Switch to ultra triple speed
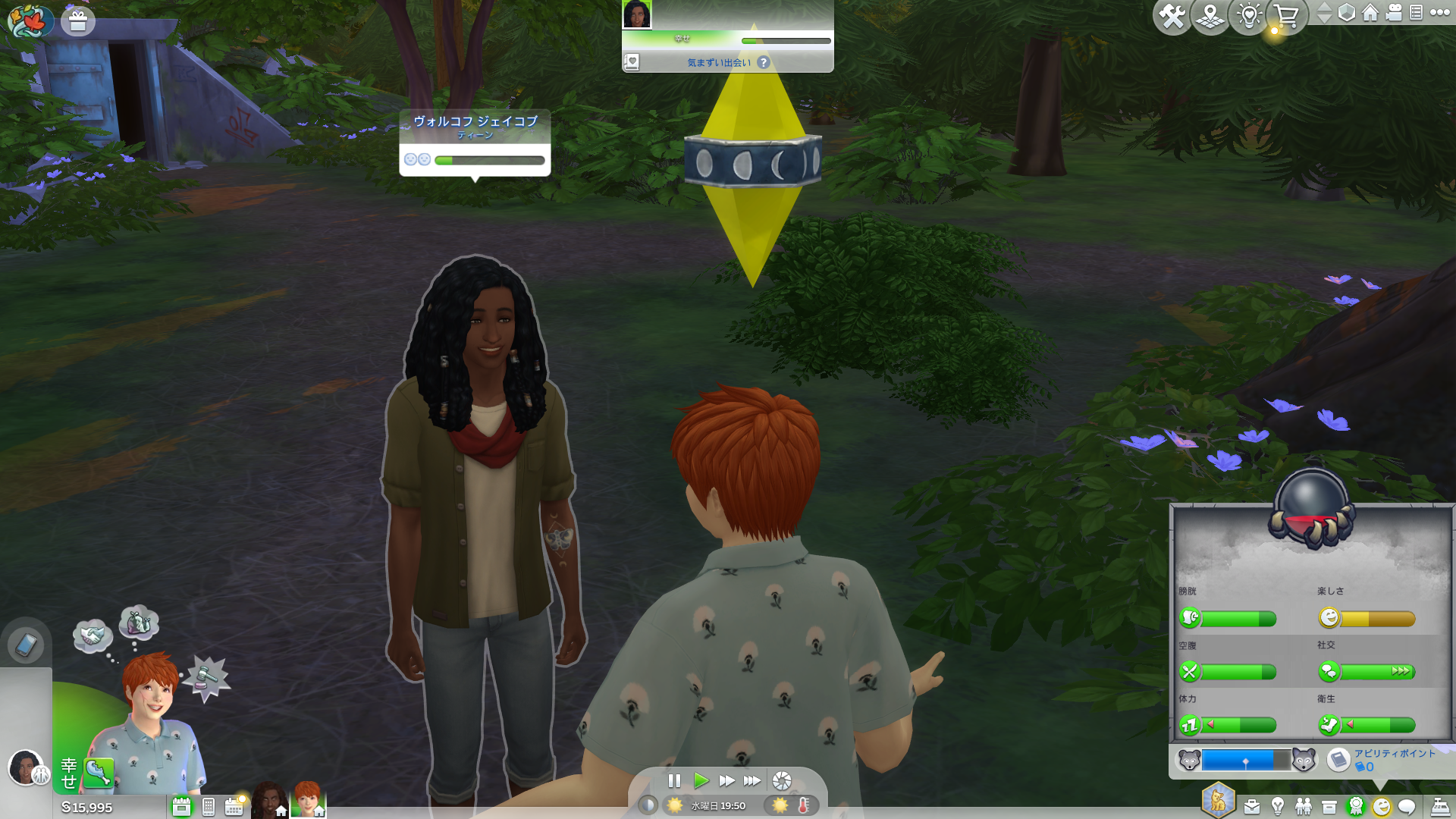The image size is (1456, 819). 752,780
